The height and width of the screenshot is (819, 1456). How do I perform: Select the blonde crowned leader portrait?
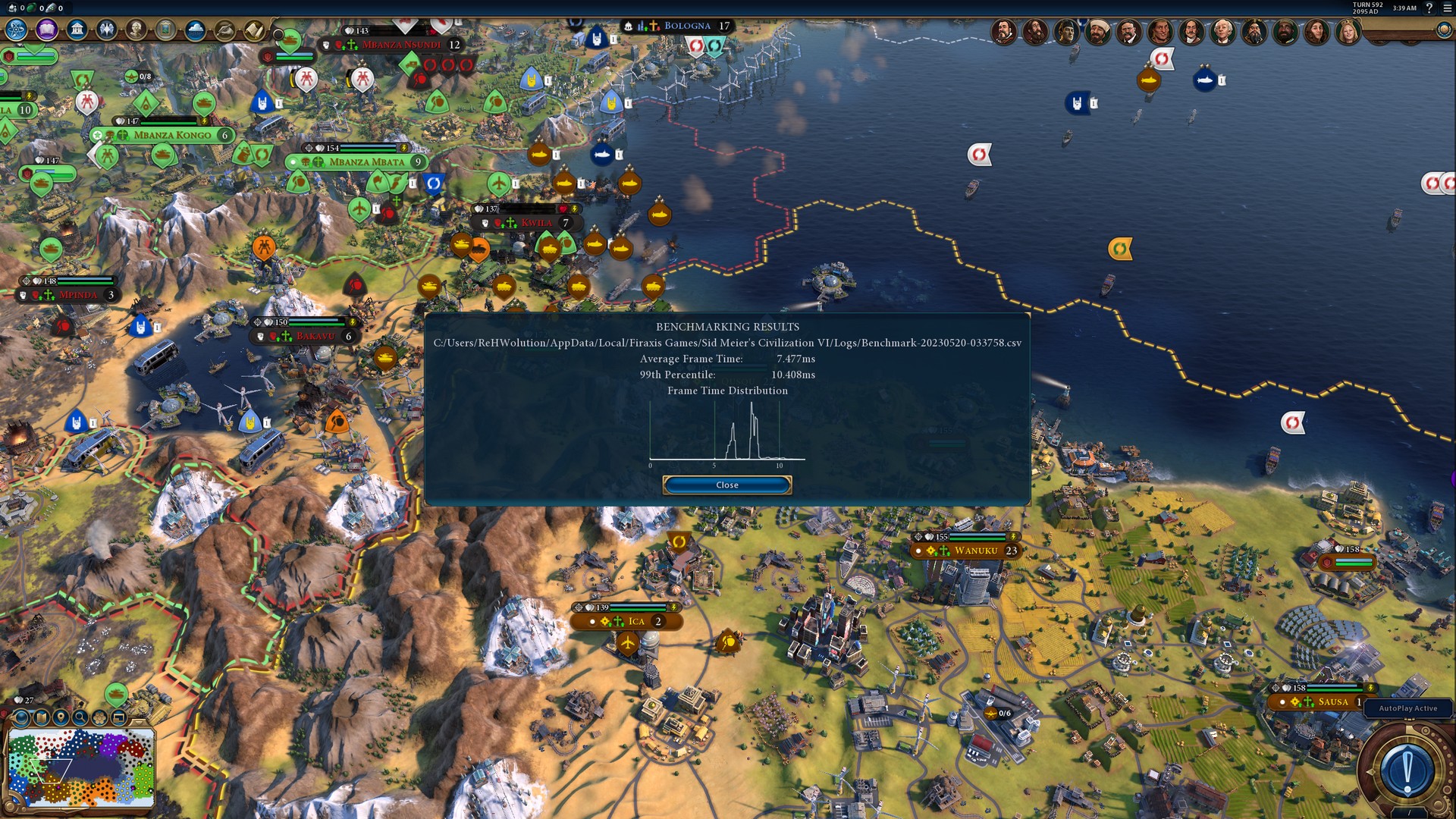[x=1348, y=32]
